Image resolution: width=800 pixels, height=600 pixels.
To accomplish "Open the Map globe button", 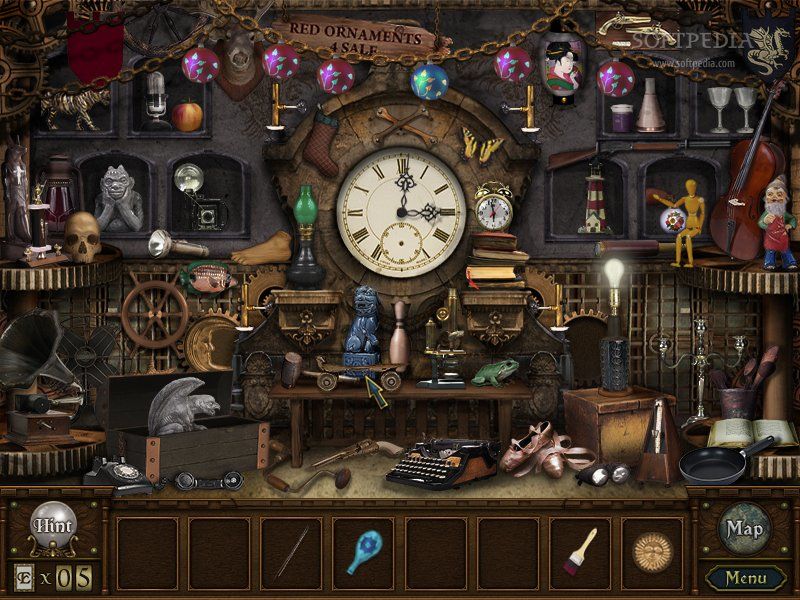I will (x=744, y=527).
